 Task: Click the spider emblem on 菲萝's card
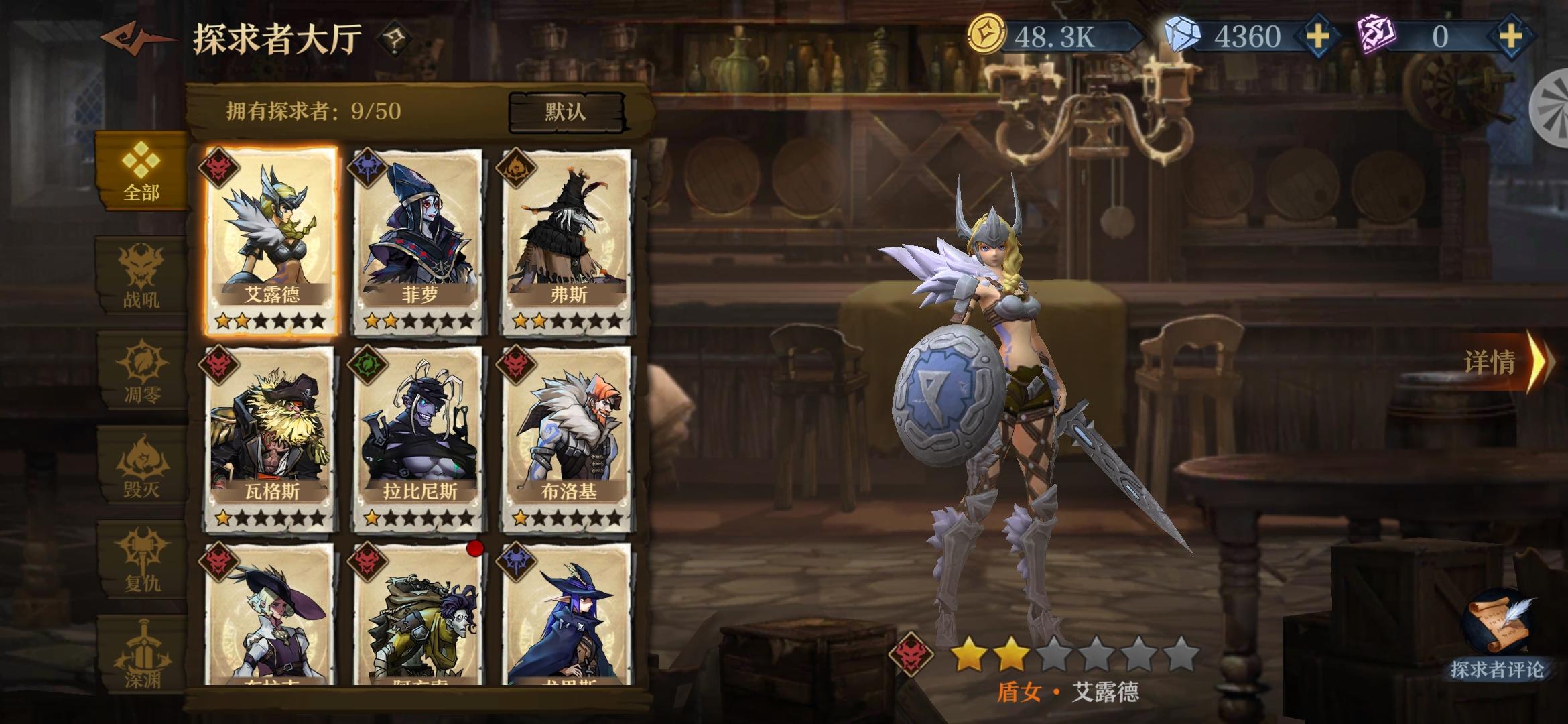click(x=367, y=167)
